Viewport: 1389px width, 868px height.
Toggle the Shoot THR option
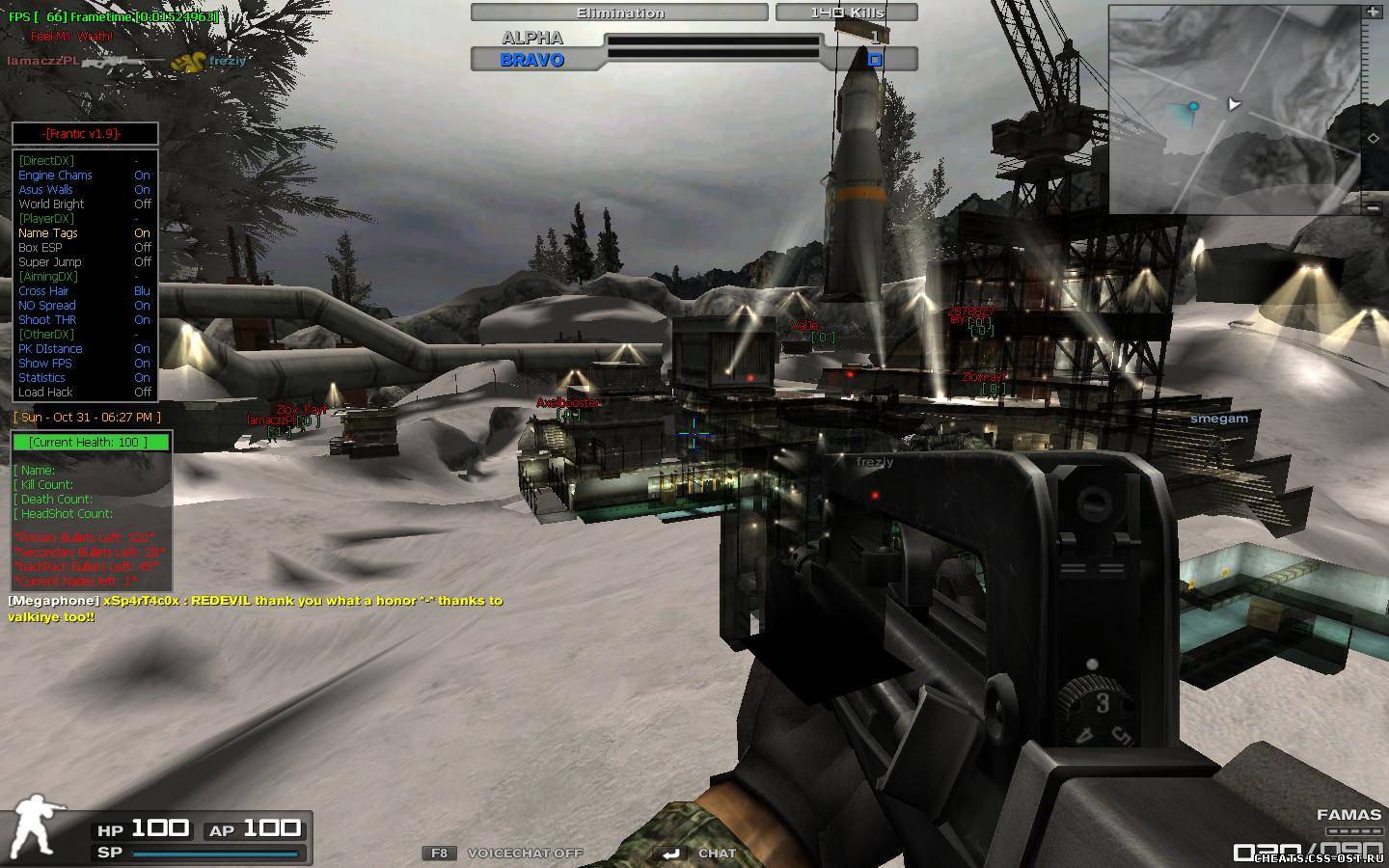(x=47, y=320)
